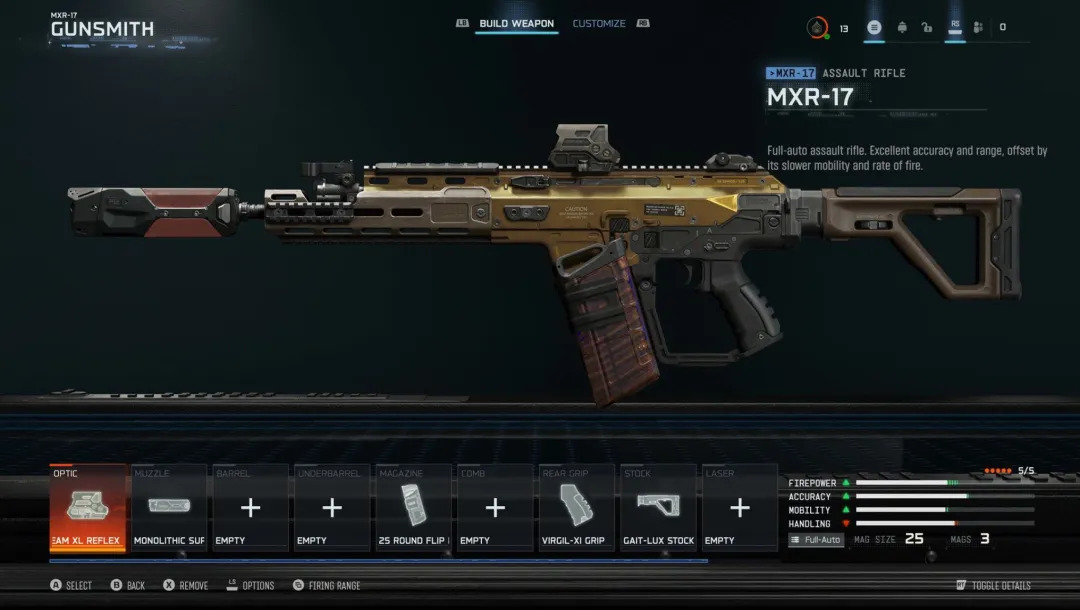Click the player rank emblem
The height and width of the screenshot is (610, 1080).
[818, 28]
